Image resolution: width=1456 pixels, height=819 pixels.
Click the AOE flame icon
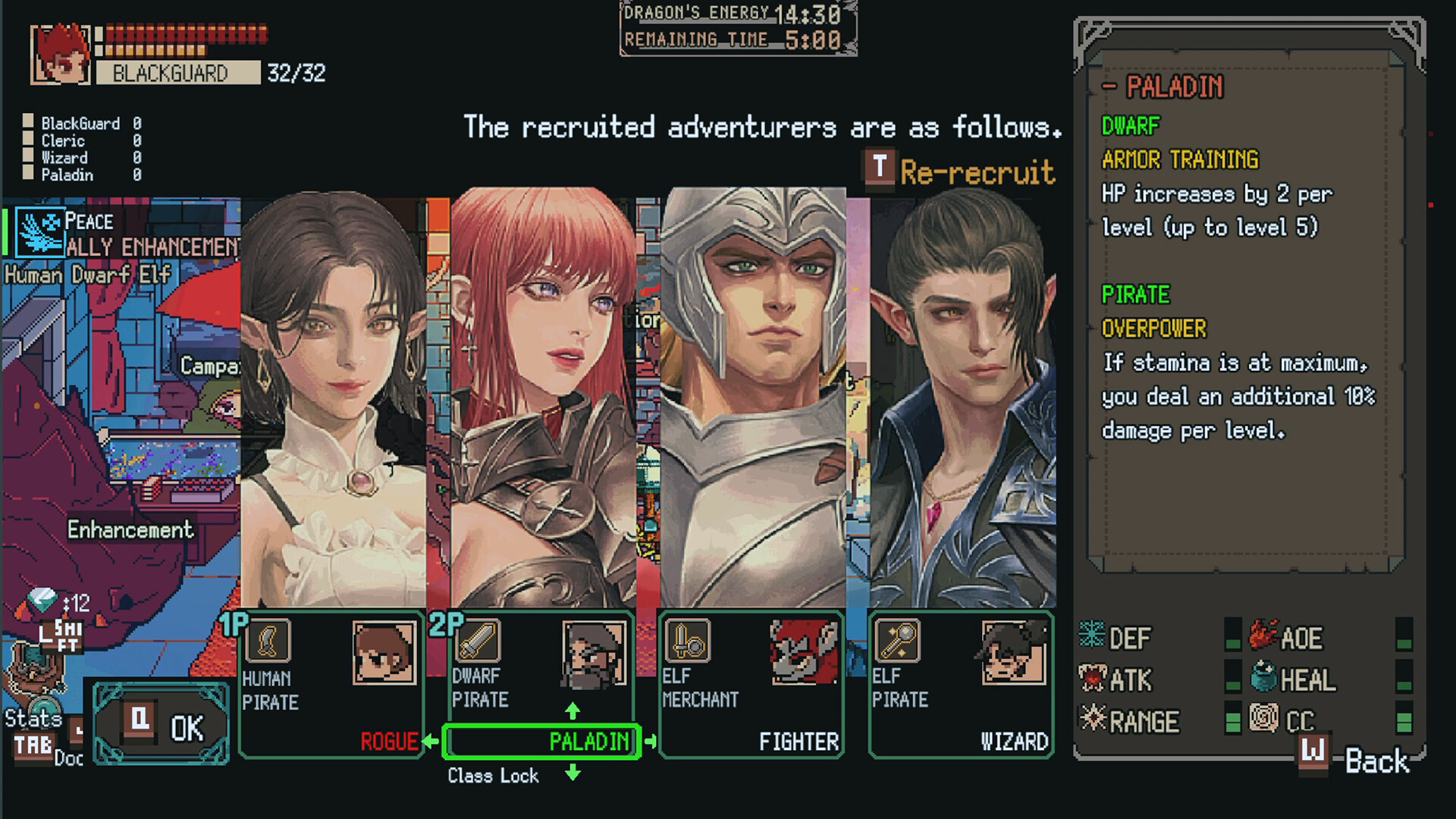tap(1263, 635)
